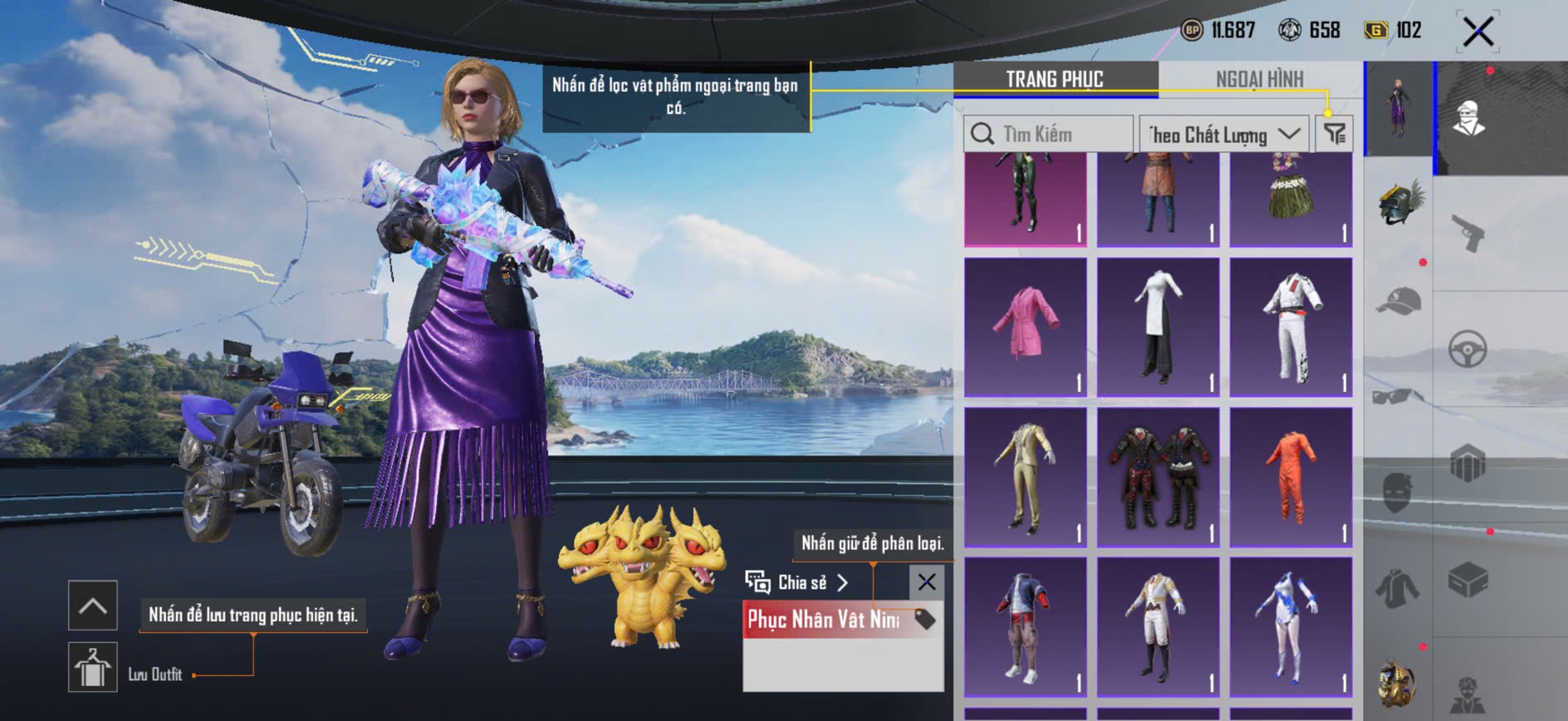Open the NGOẠI HÌNH tab
The height and width of the screenshot is (721, 1568).
click(x=1259, y=80)
